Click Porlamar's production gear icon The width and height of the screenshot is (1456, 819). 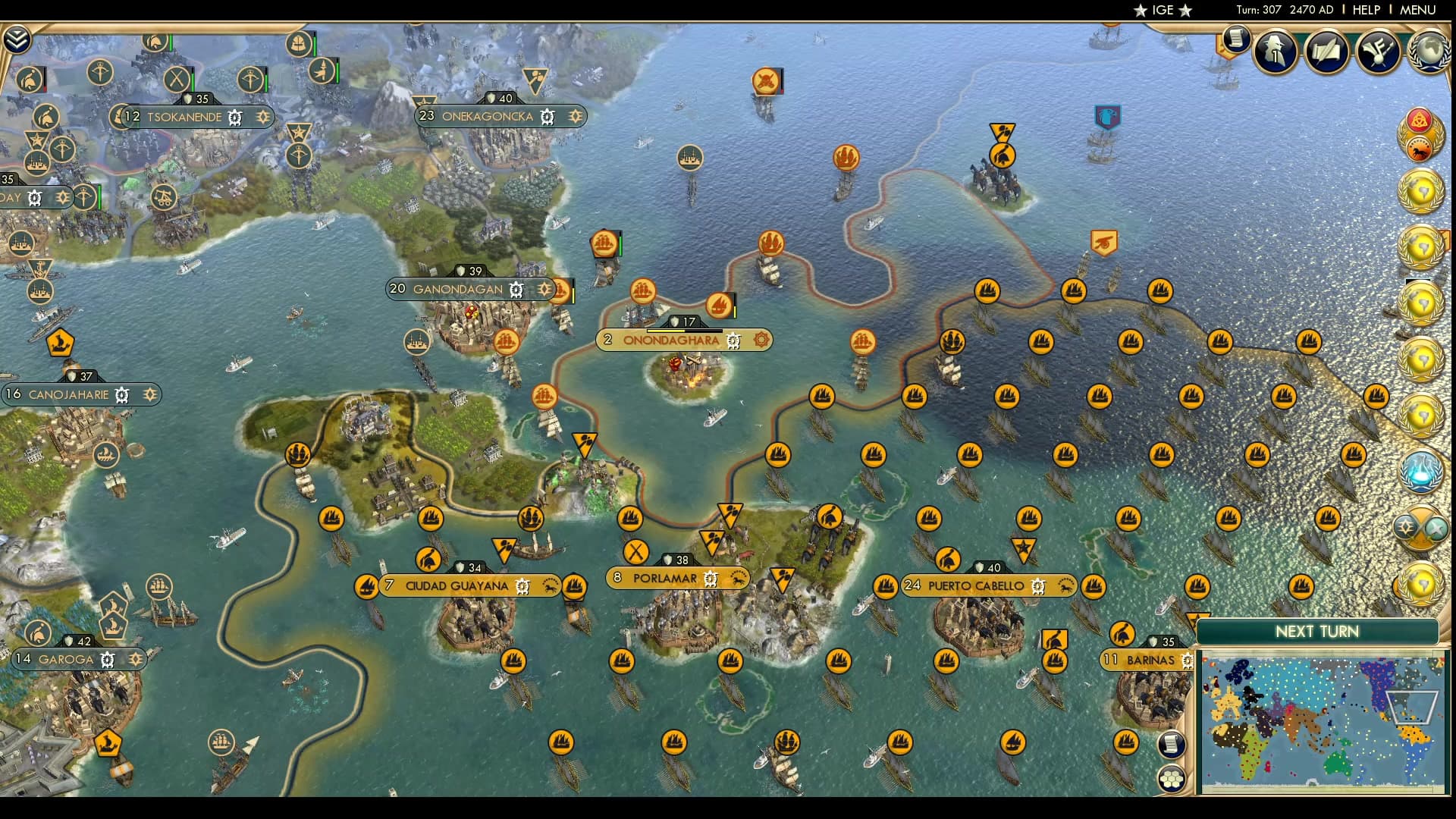711,578
